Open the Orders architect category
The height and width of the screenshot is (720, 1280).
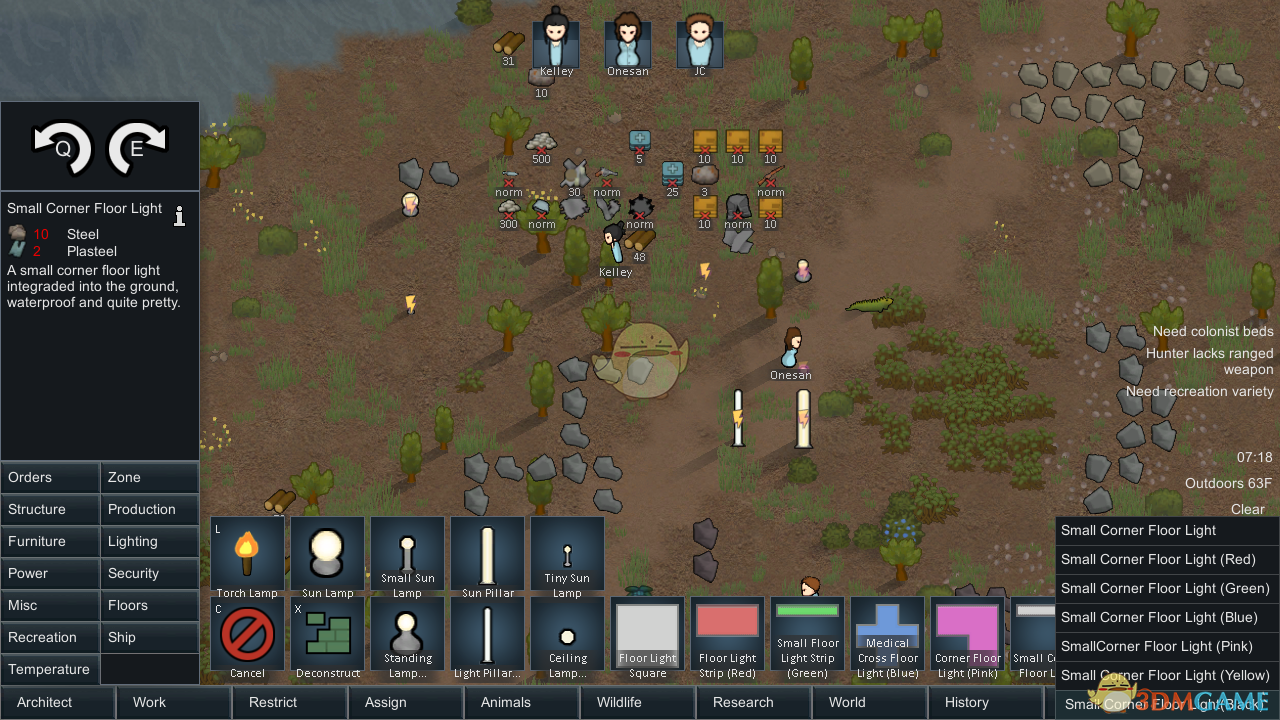tap(50, 477)
